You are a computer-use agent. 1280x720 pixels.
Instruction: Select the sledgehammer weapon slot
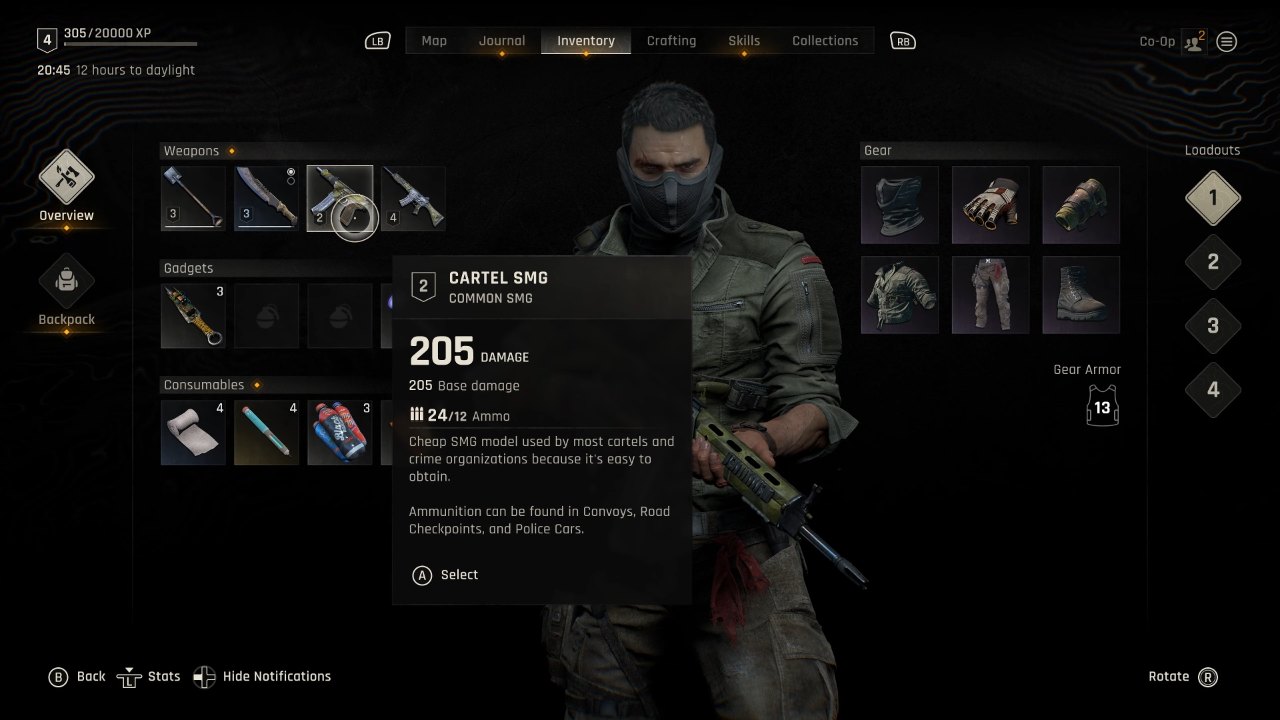(x=192, y=197)
